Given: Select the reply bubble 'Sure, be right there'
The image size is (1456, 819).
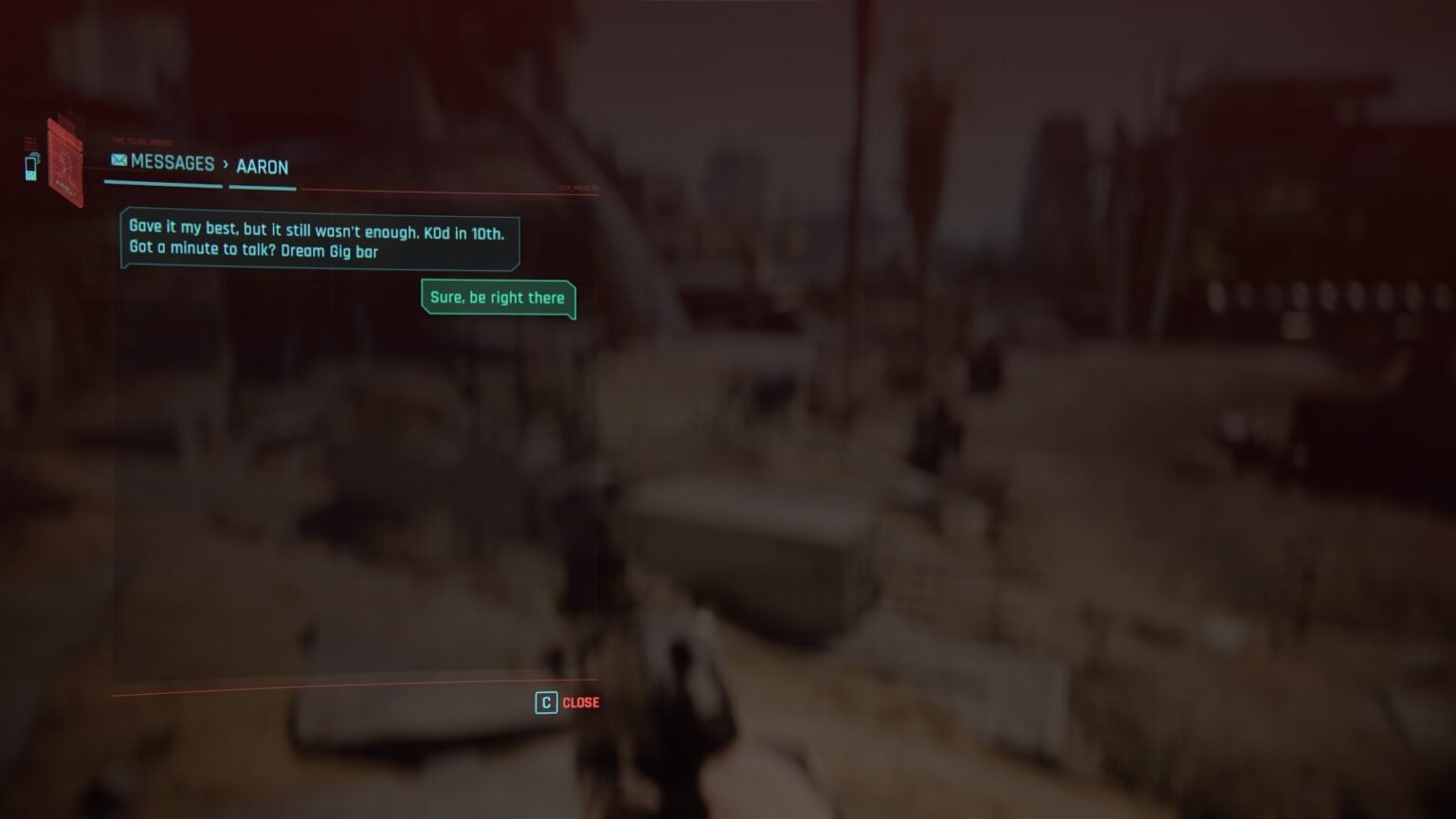Looking at the screenshot, I should [498, 298].
